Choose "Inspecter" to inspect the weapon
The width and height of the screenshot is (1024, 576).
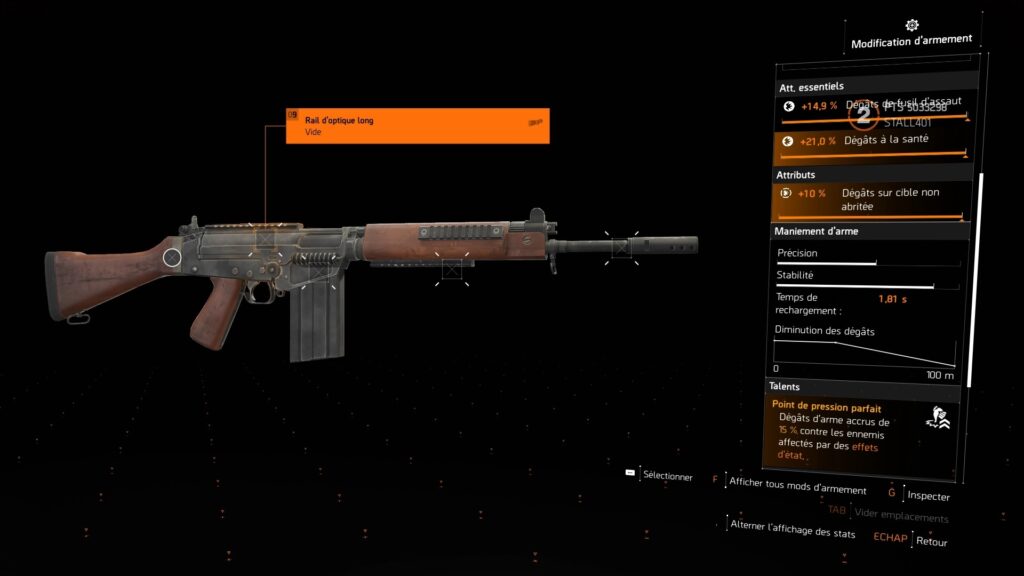(x=929, y=496)
